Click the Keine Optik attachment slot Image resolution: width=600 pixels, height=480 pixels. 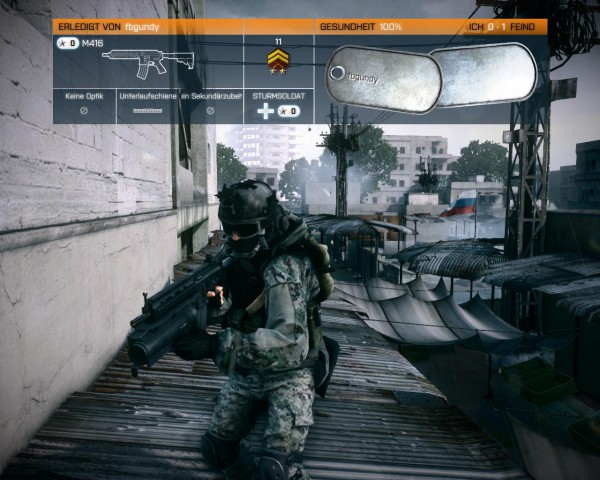tap(84, 105)
